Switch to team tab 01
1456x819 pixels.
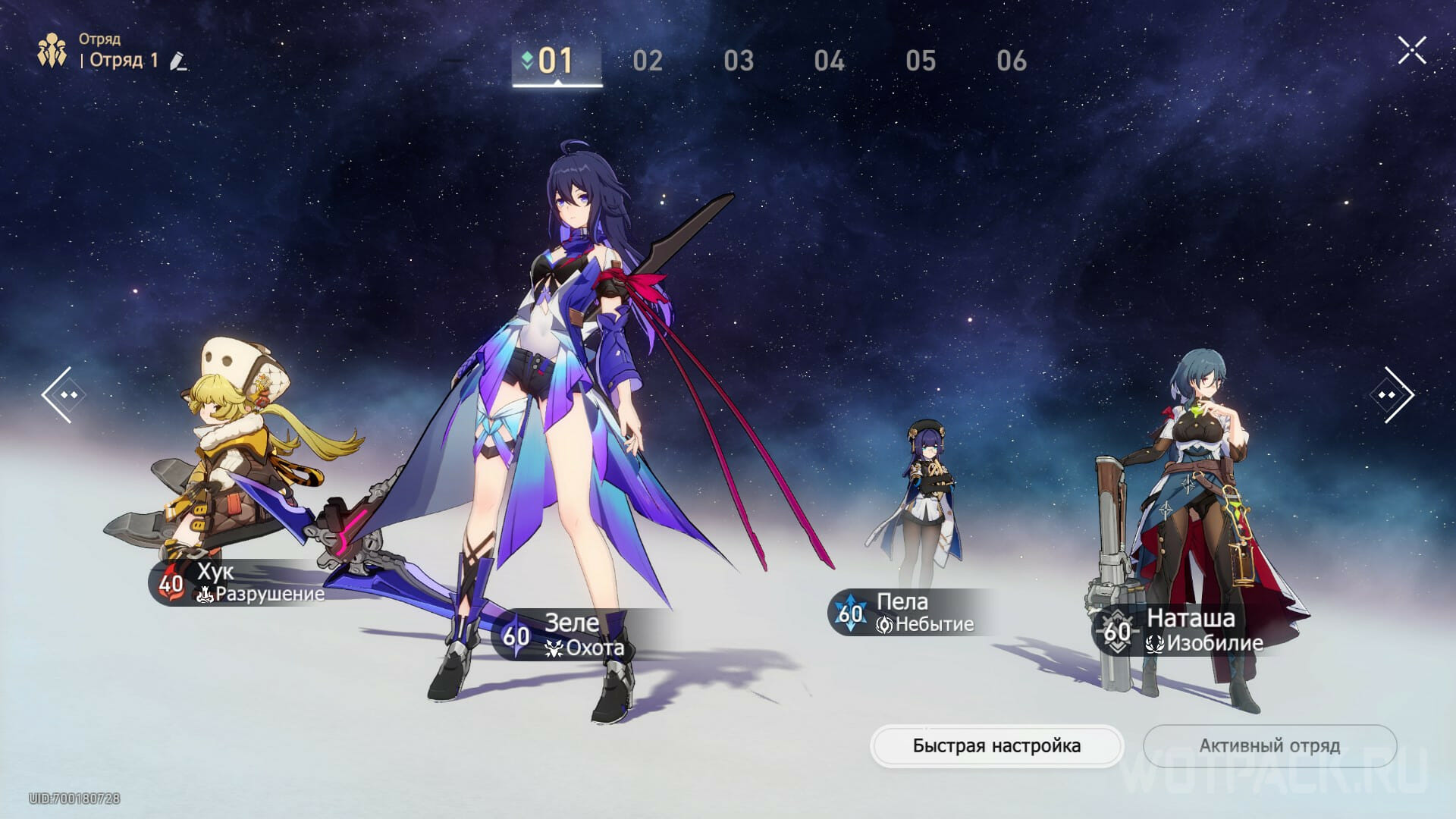click(x=557, y=61)
